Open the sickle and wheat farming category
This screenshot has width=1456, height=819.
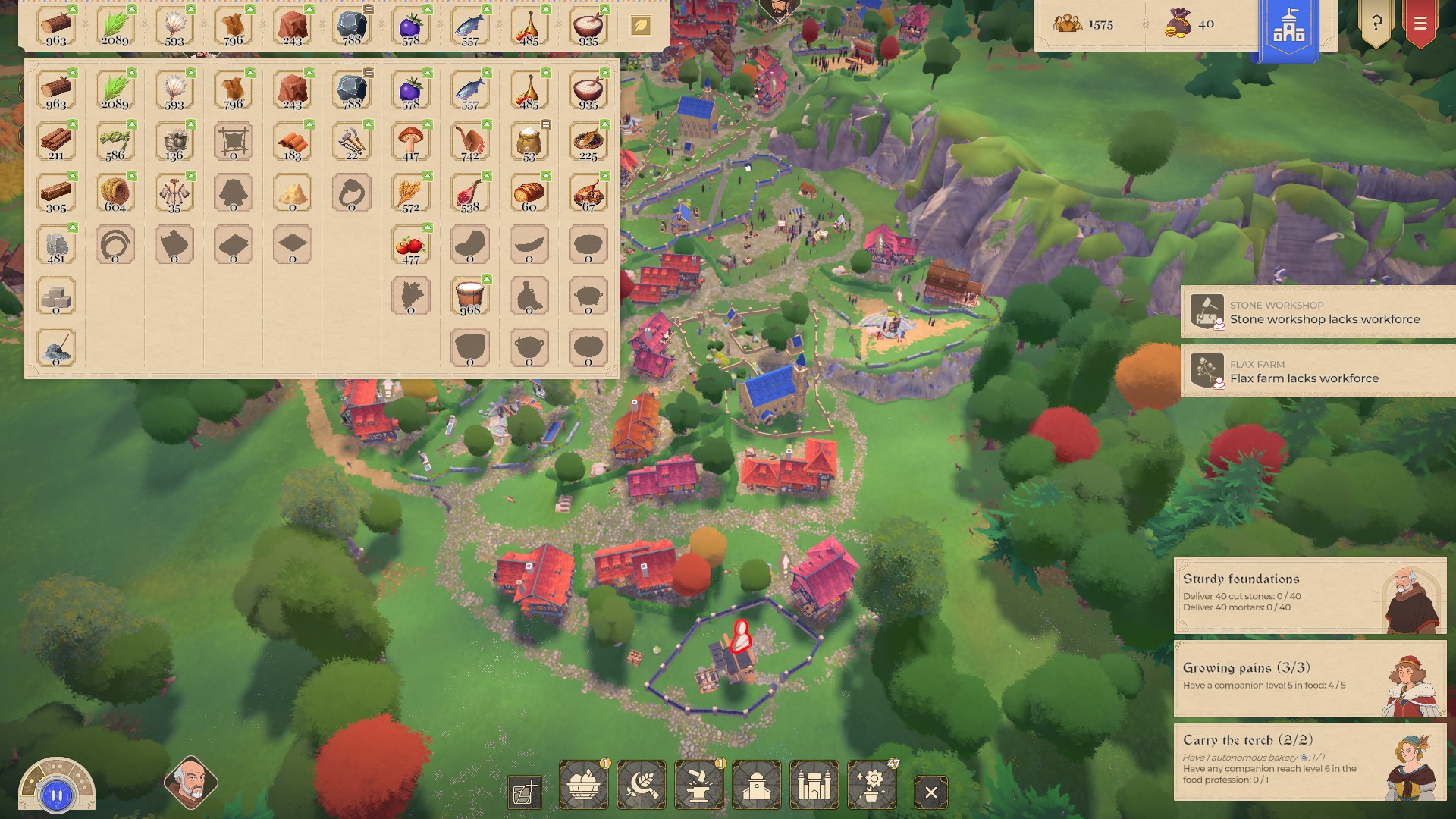(x=642, y=785)
